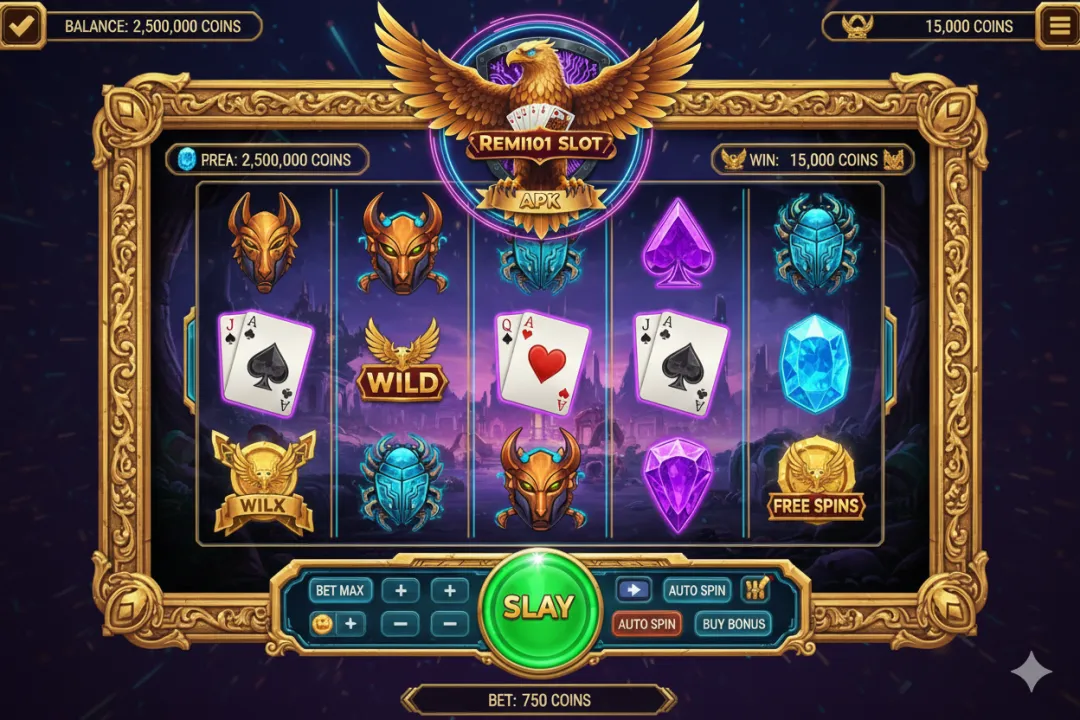Open the hamburger menu
The width and height of the screenshot is (1080, 720).
[x=1057, y=26]
